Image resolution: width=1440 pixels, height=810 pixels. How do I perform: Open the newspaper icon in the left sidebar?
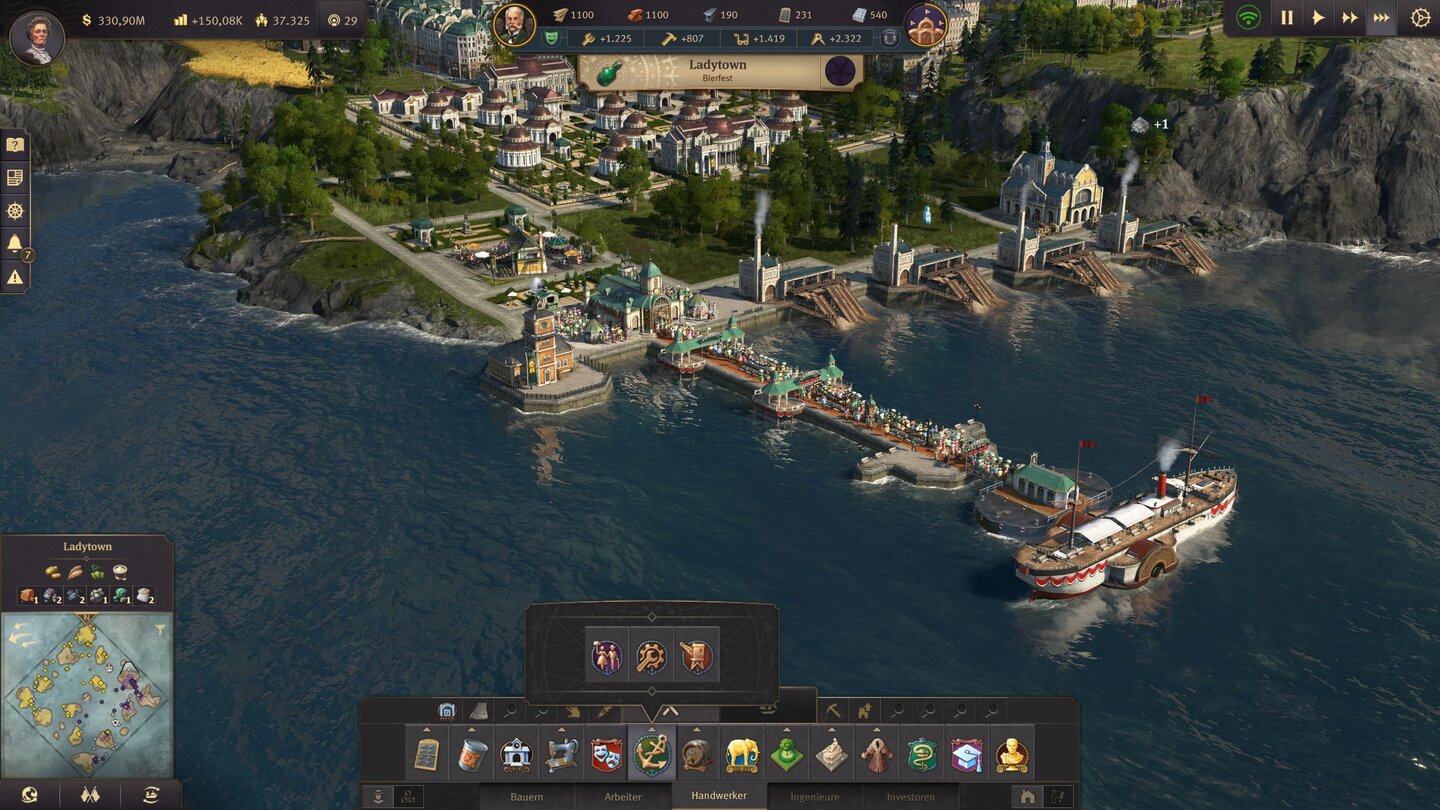pos(15,176)
